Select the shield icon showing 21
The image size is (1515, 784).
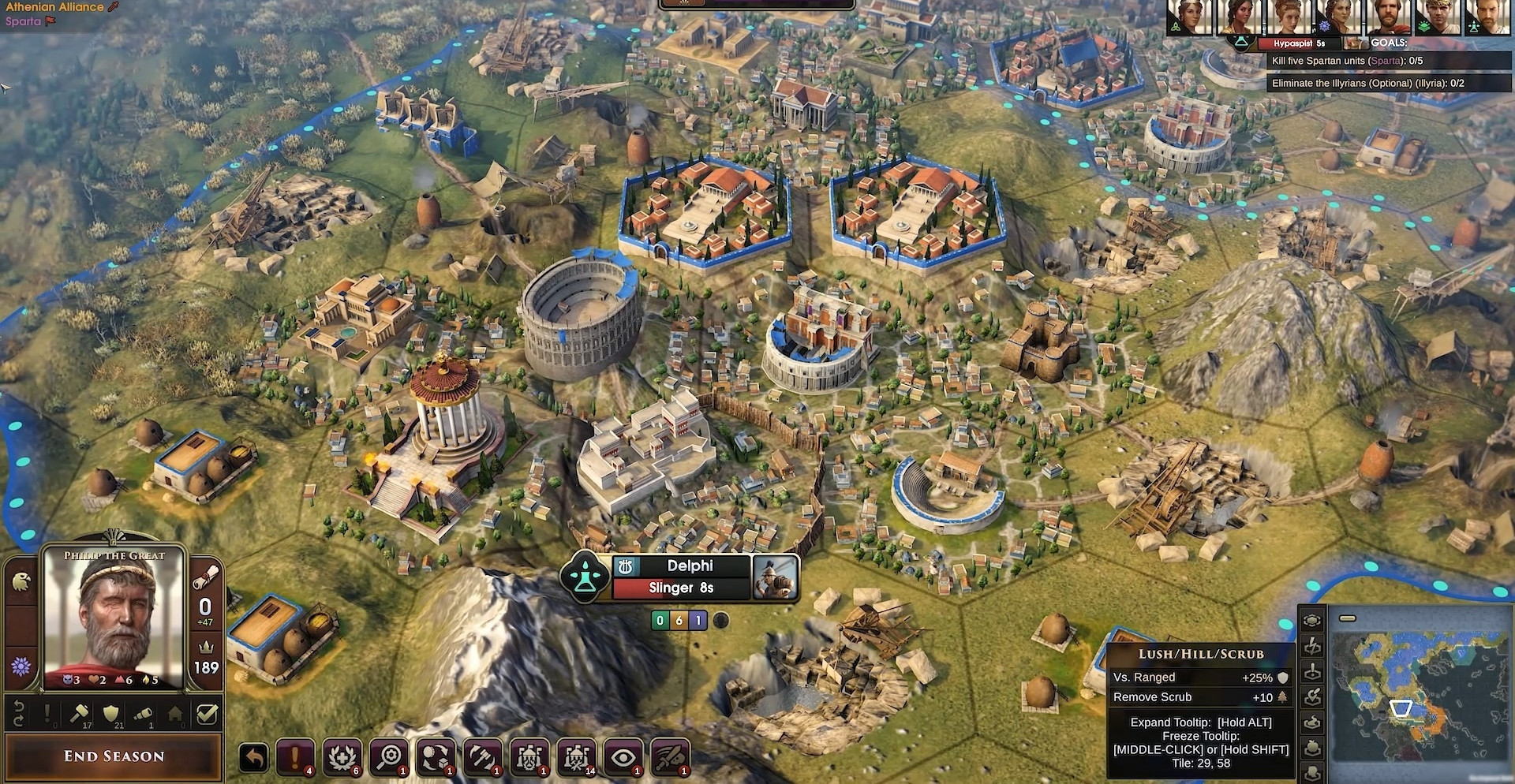[x=112, y=715]
